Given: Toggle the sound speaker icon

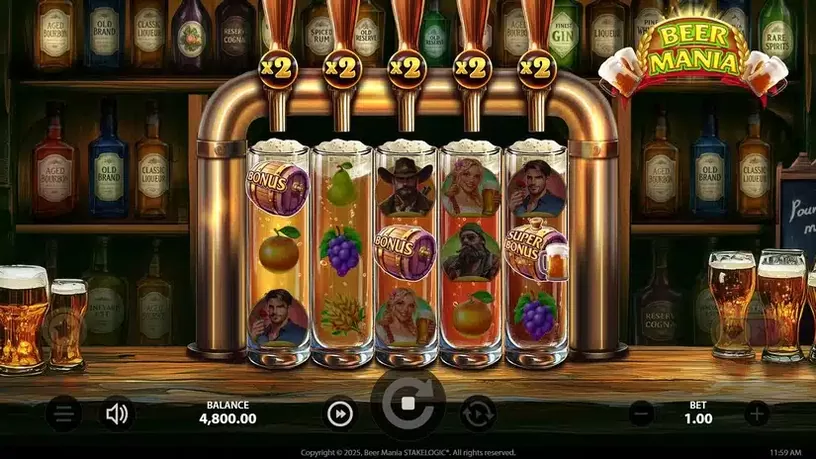Looking at the screenshot, I should click(x=117, y=414).
